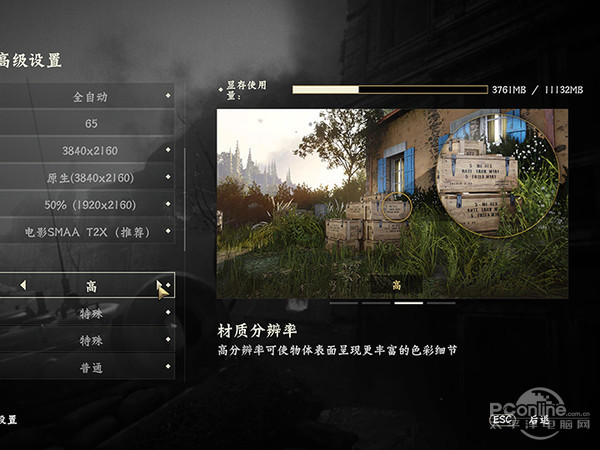Click the left arrow on the 高 row
The image size is (600, 450).
(x=23, y=286)
